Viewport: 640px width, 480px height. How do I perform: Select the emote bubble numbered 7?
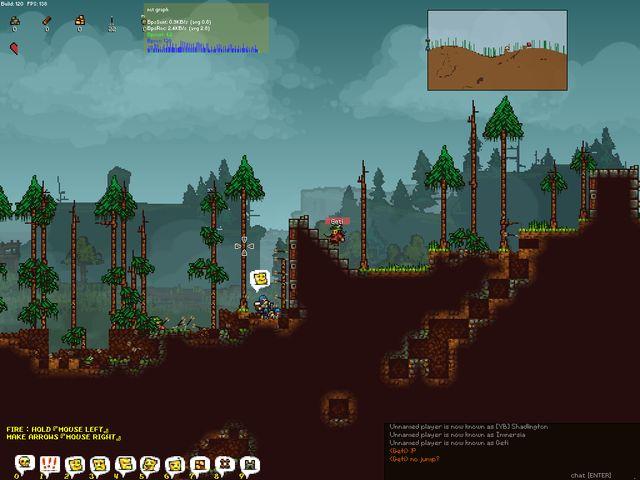pos(200,464)
